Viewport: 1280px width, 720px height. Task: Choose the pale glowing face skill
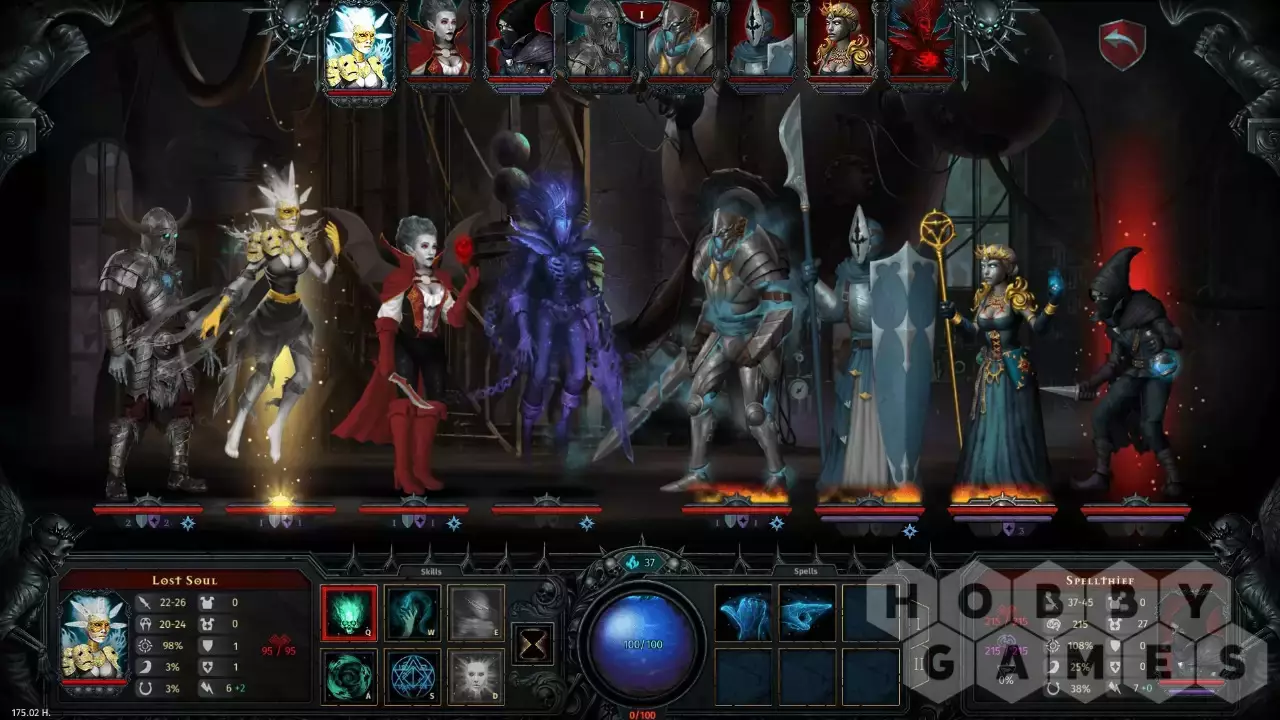point(475,676)
